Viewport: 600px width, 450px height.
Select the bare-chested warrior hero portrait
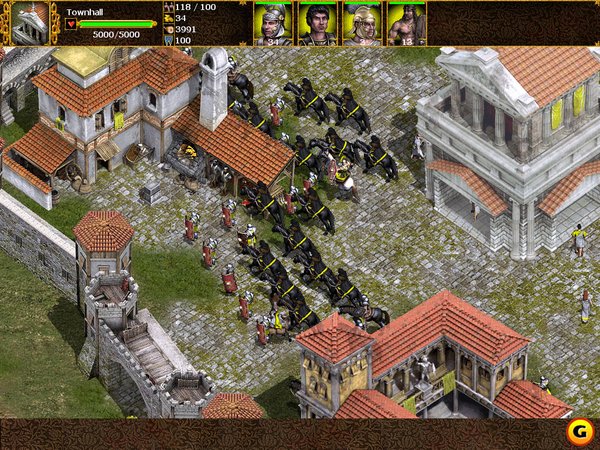[x=406, y=24]
